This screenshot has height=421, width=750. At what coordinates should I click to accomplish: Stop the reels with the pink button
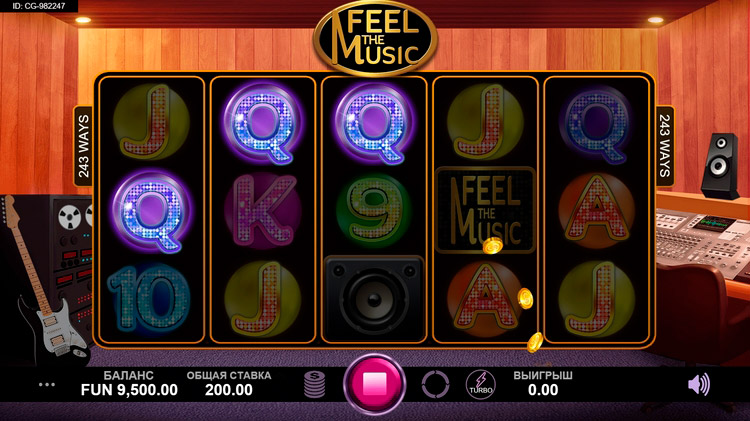[x=375, y=384]
